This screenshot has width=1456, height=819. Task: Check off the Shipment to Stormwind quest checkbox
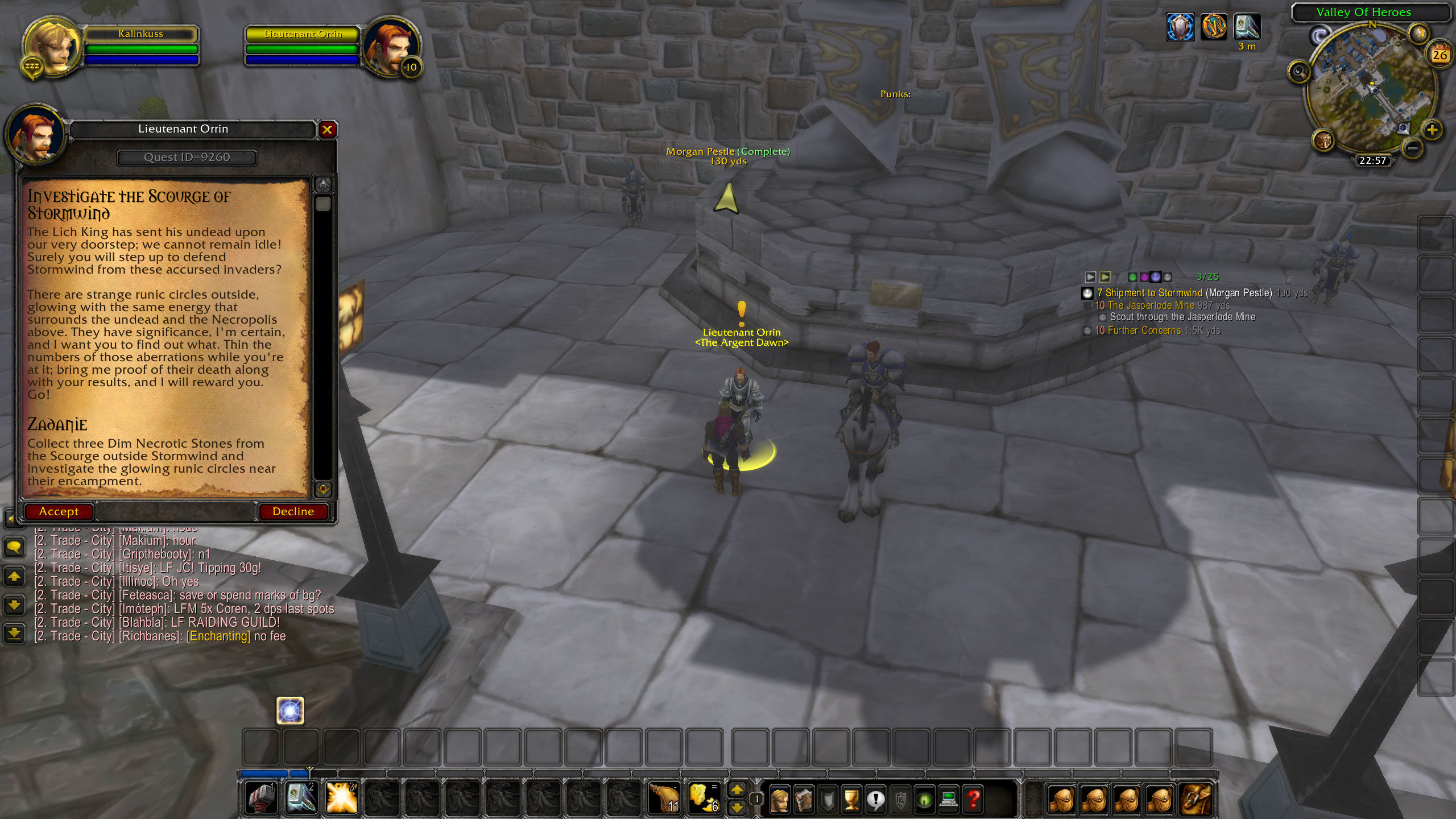[x=1087, y=293]
